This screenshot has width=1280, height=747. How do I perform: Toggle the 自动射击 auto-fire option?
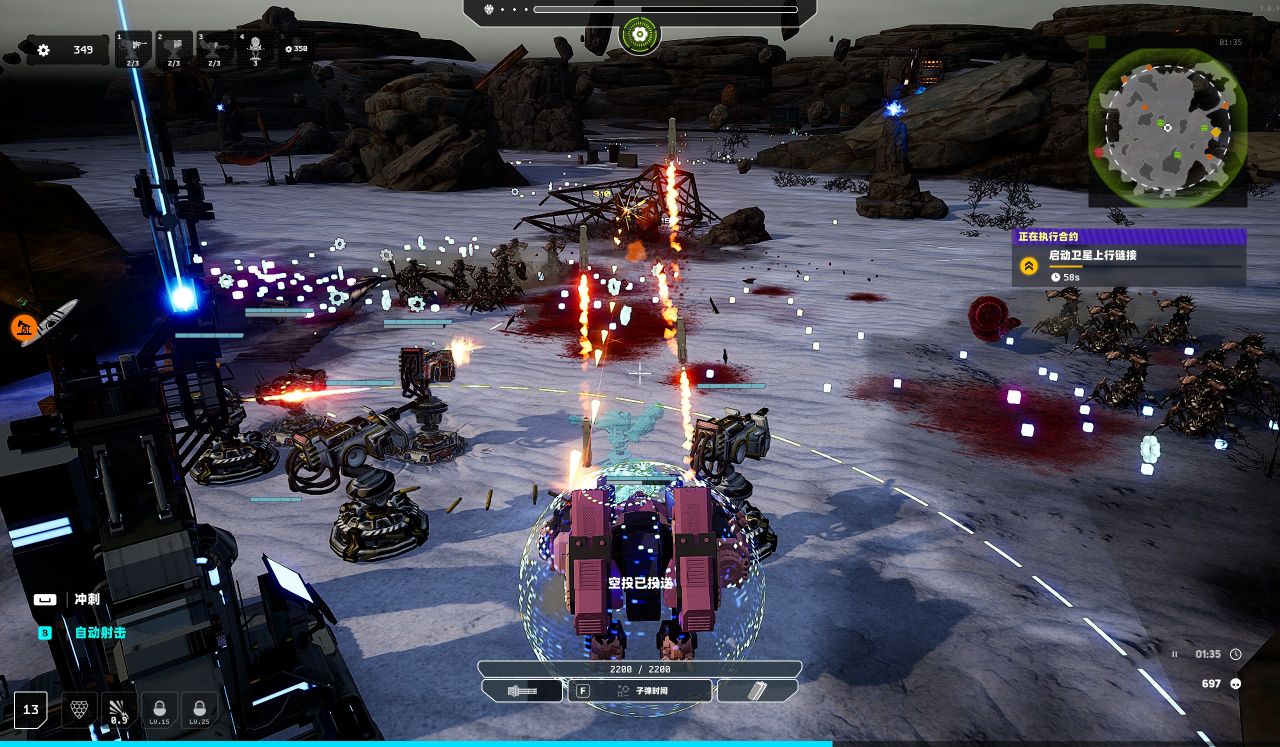100,632
